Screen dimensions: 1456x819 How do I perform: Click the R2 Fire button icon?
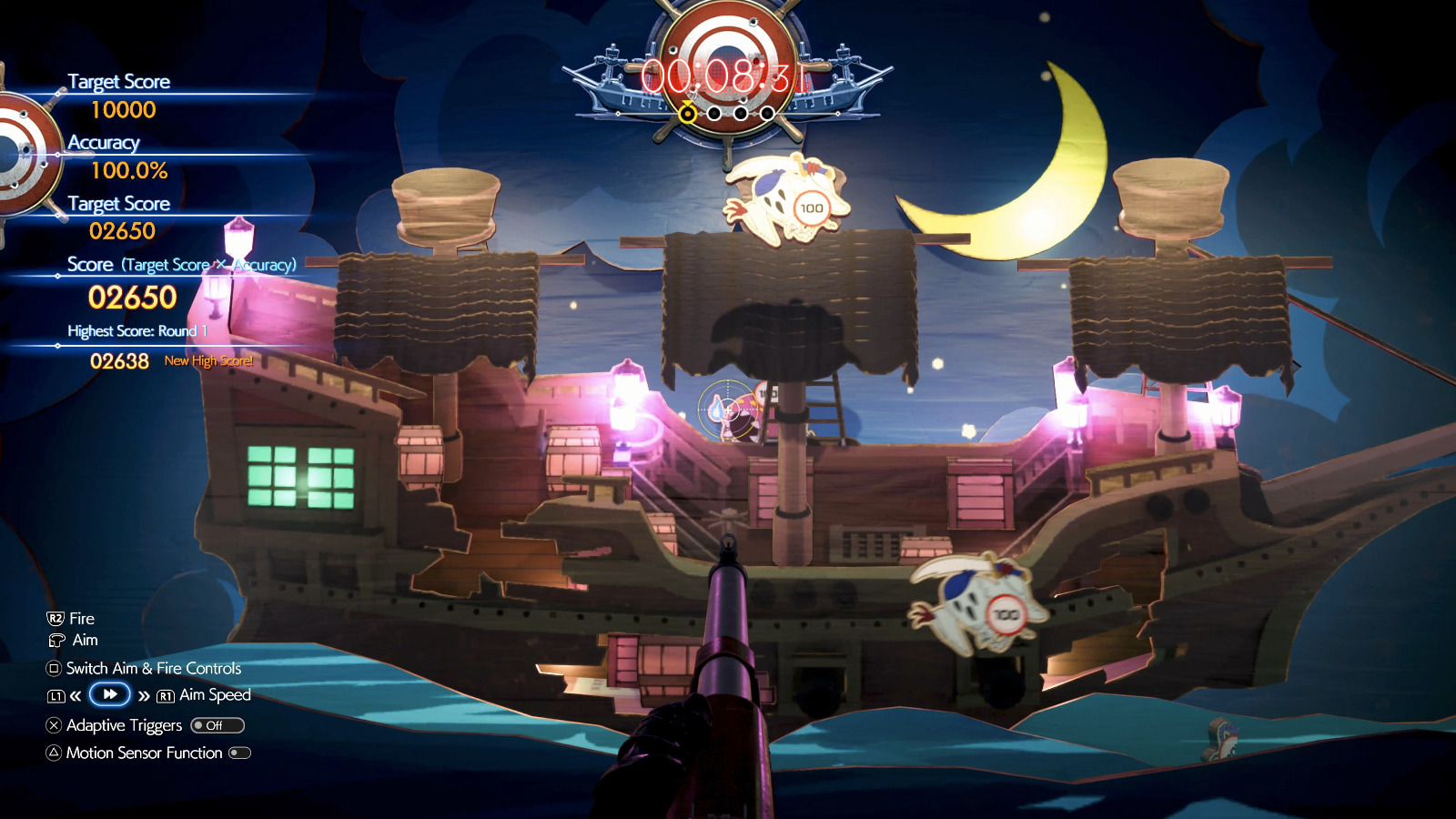57,619
